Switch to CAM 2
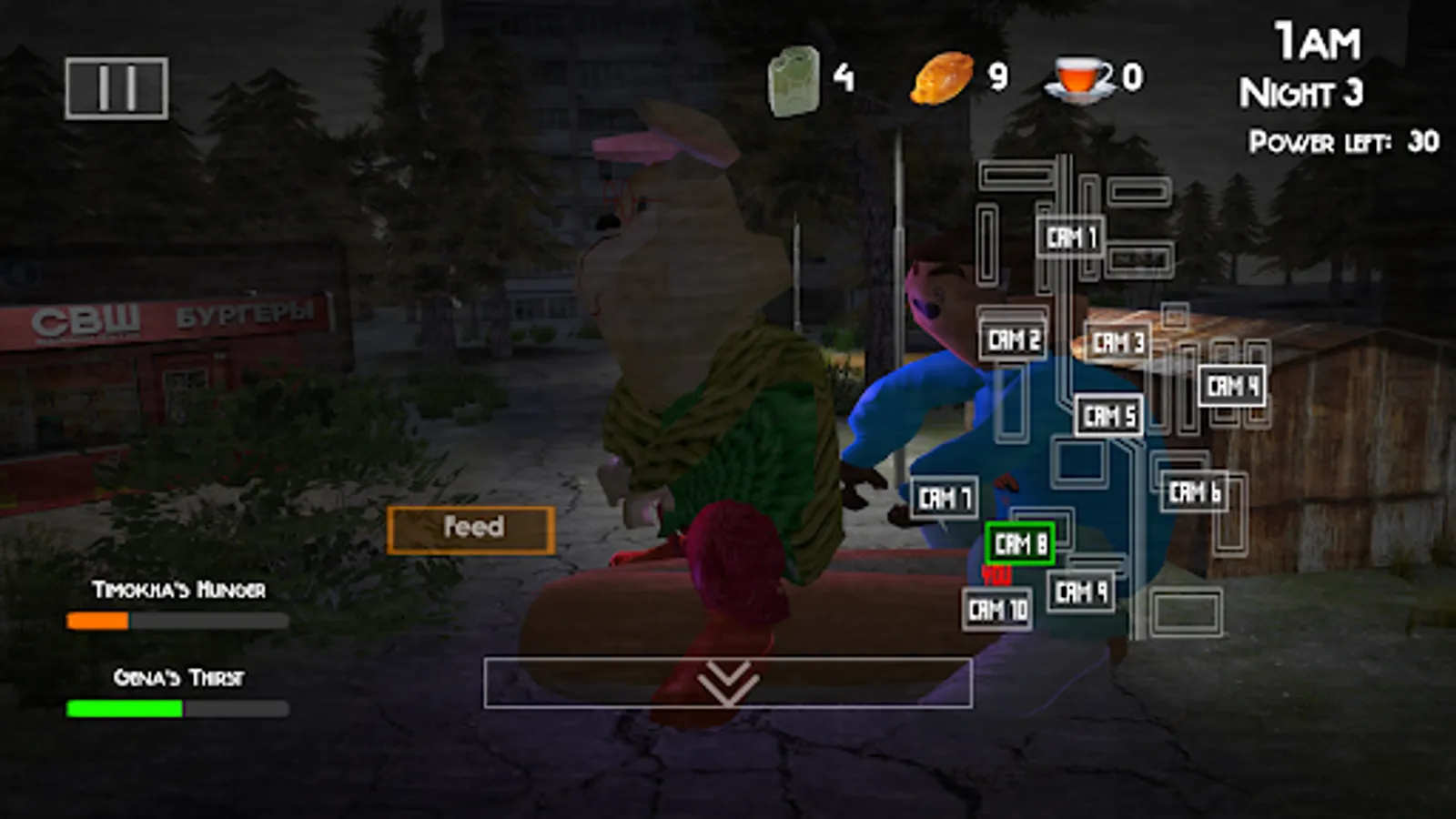This screenshot has width=1456, height=819. pos(1014,340)
